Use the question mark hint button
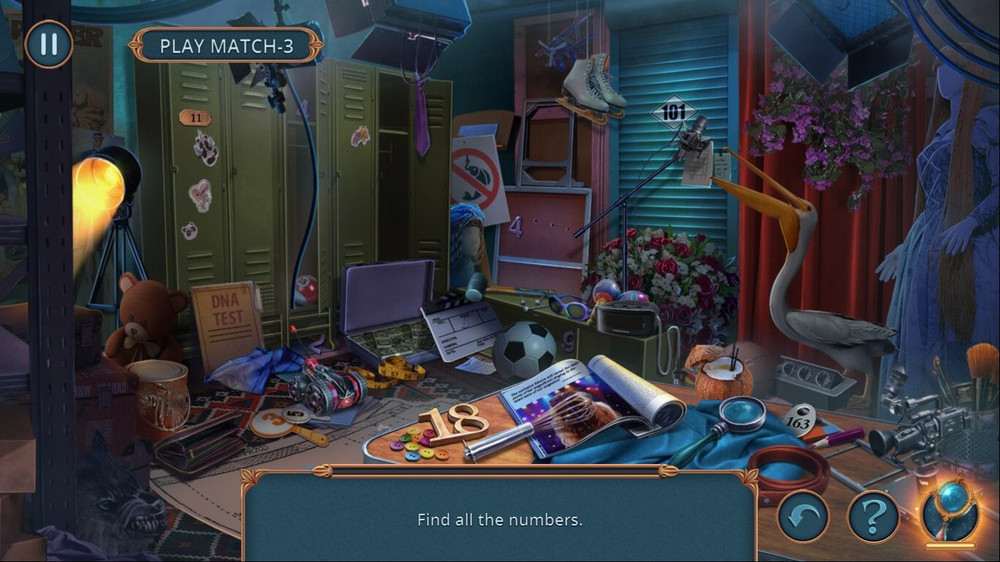 click(x=873, y=516)
